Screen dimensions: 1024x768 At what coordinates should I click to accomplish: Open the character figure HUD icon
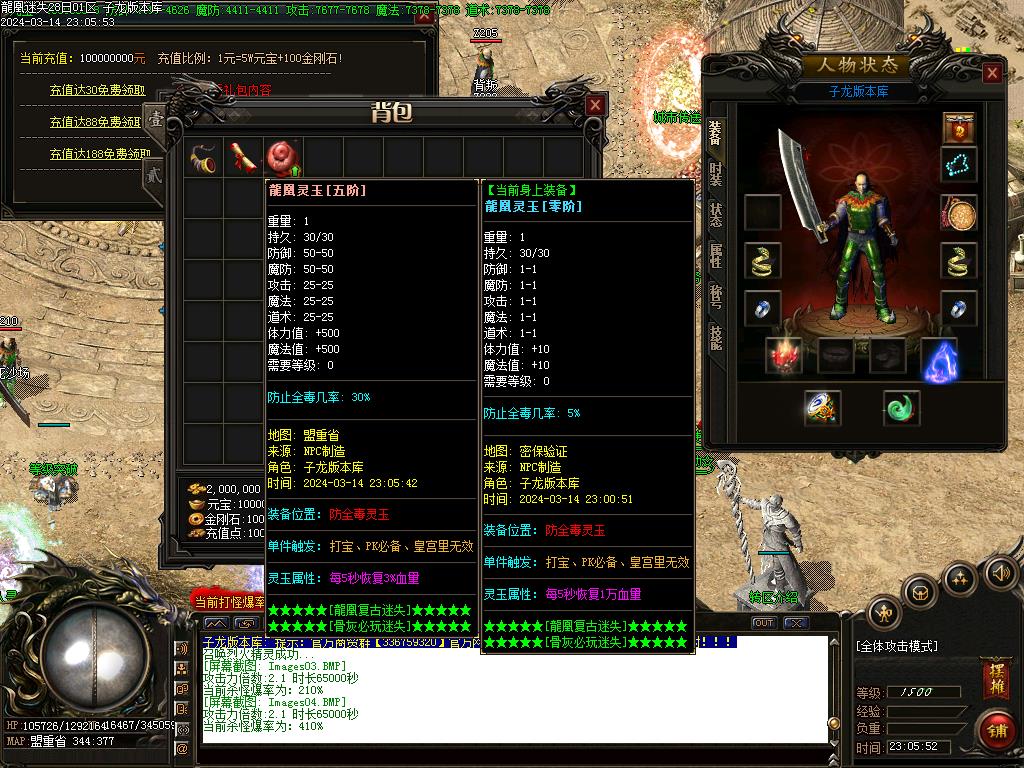click(884, 612)
